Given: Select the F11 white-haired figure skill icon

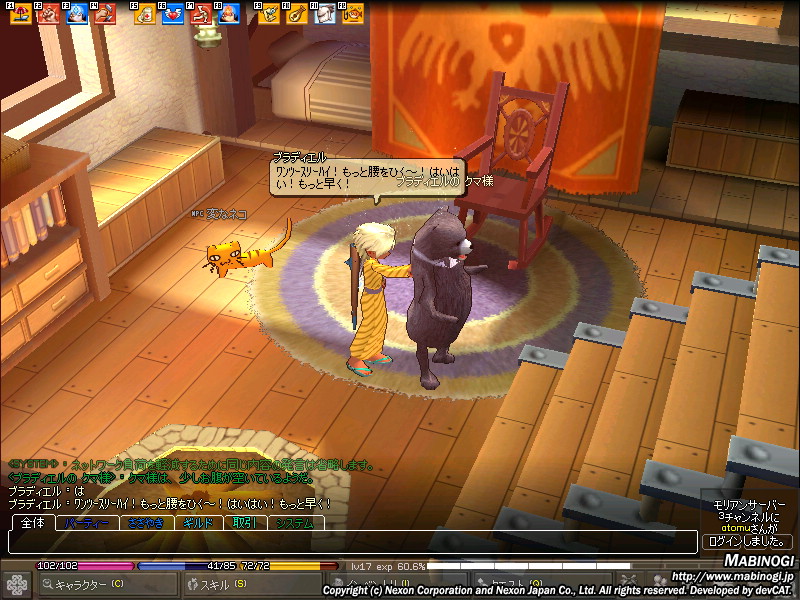Looking at the screenshot, I should [324, 14].
